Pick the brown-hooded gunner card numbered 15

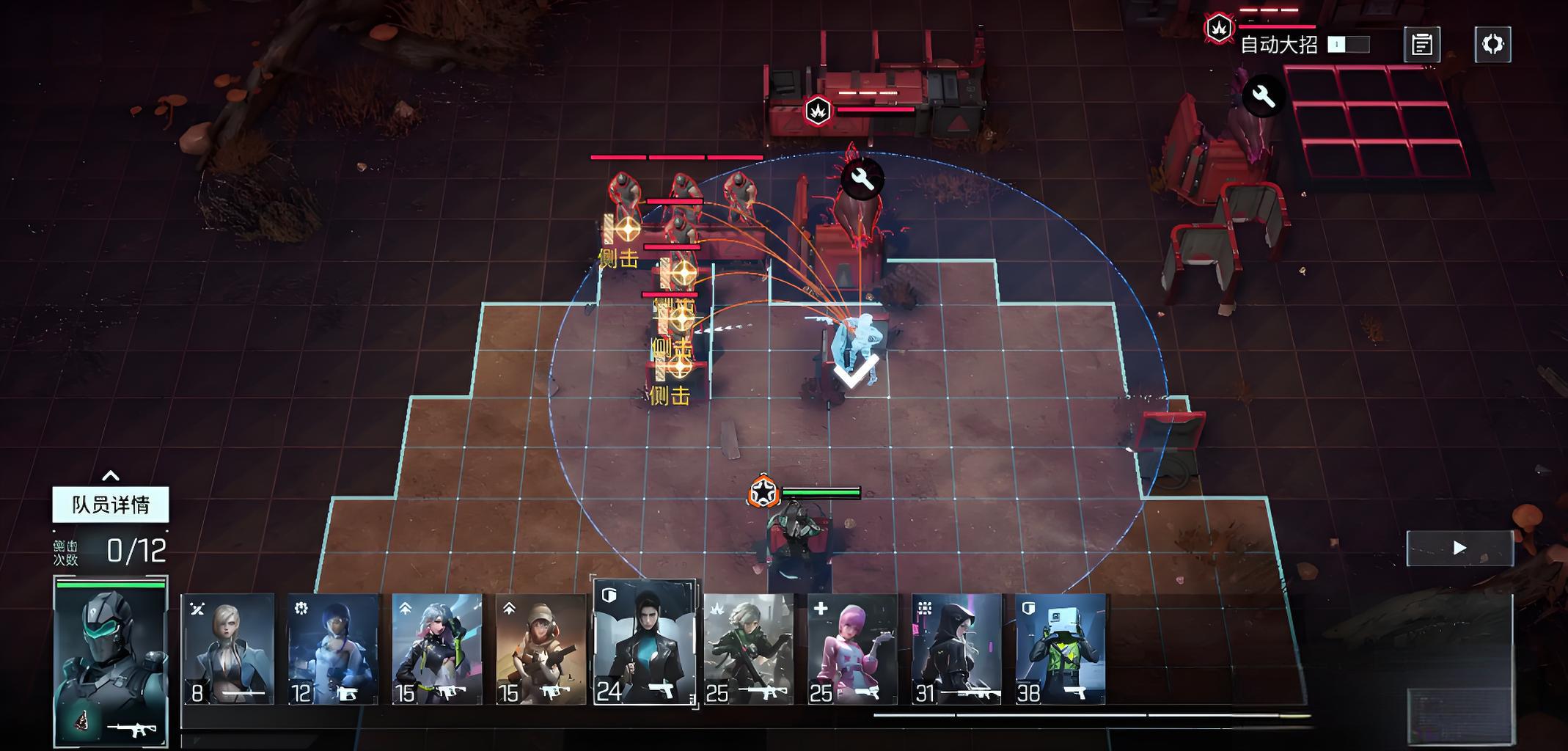(x=541, y=649)
